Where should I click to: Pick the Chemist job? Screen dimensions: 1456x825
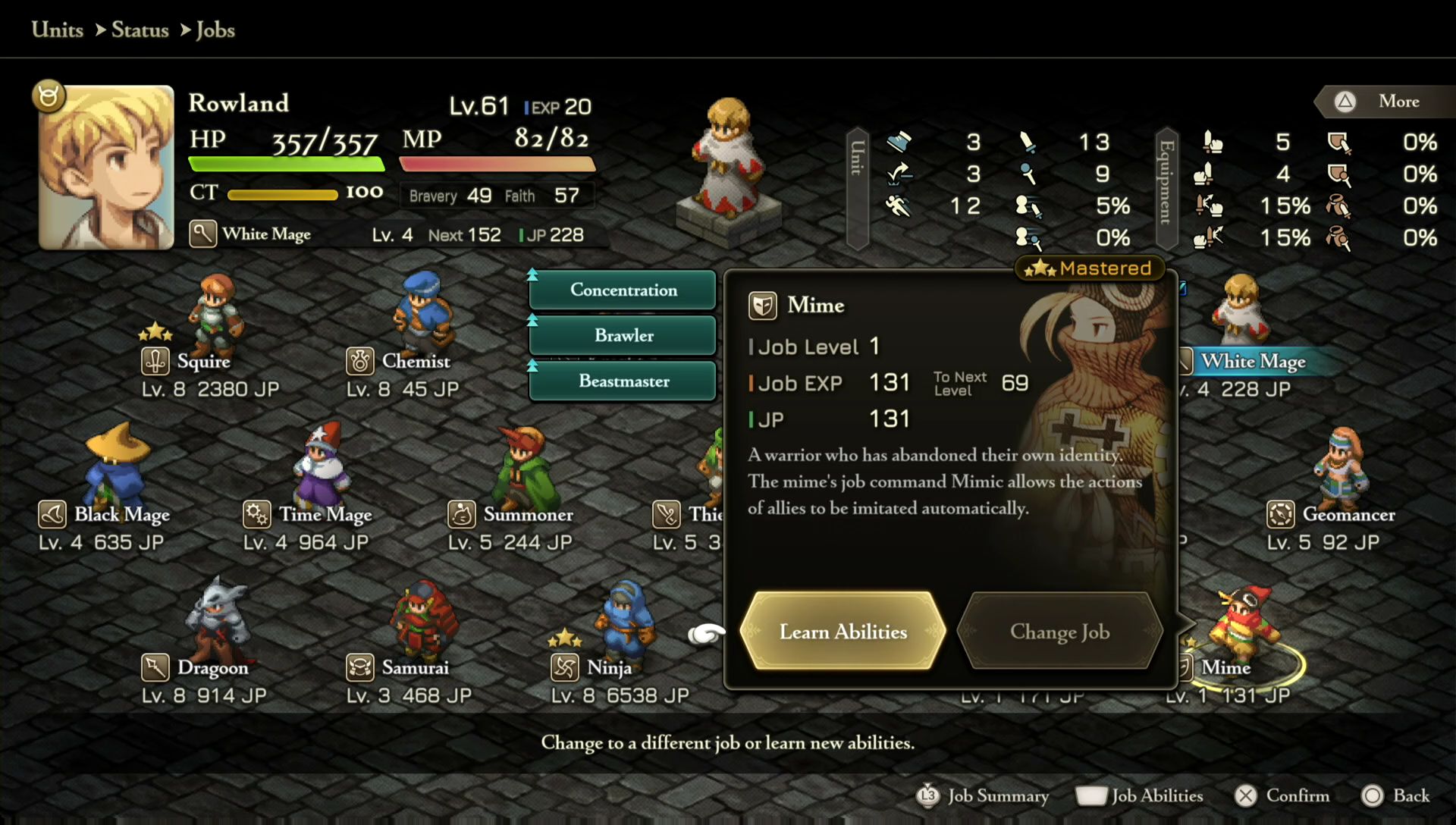(x=416, y=361)
